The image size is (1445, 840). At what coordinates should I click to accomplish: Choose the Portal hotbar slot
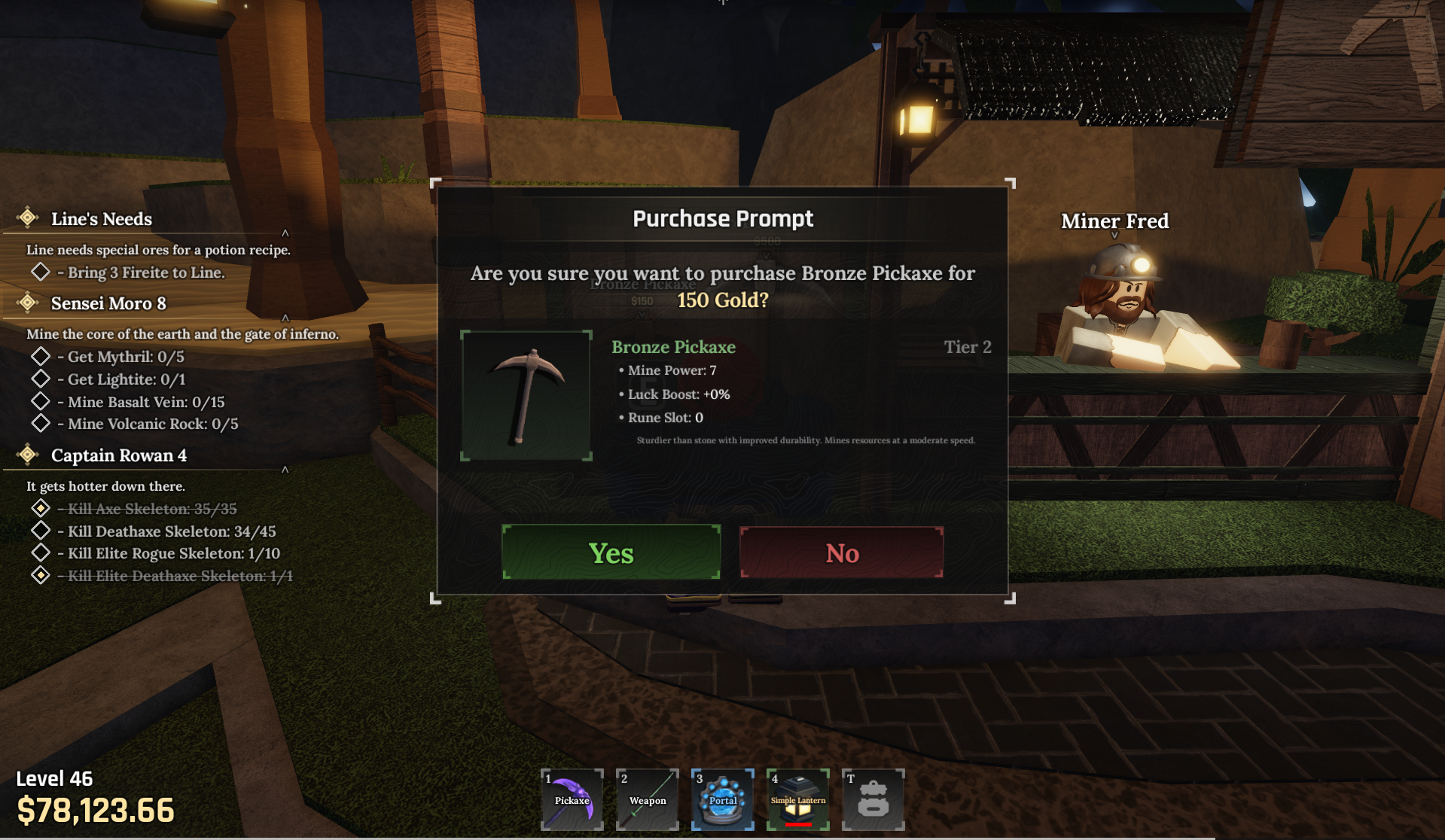click(723, 799)
